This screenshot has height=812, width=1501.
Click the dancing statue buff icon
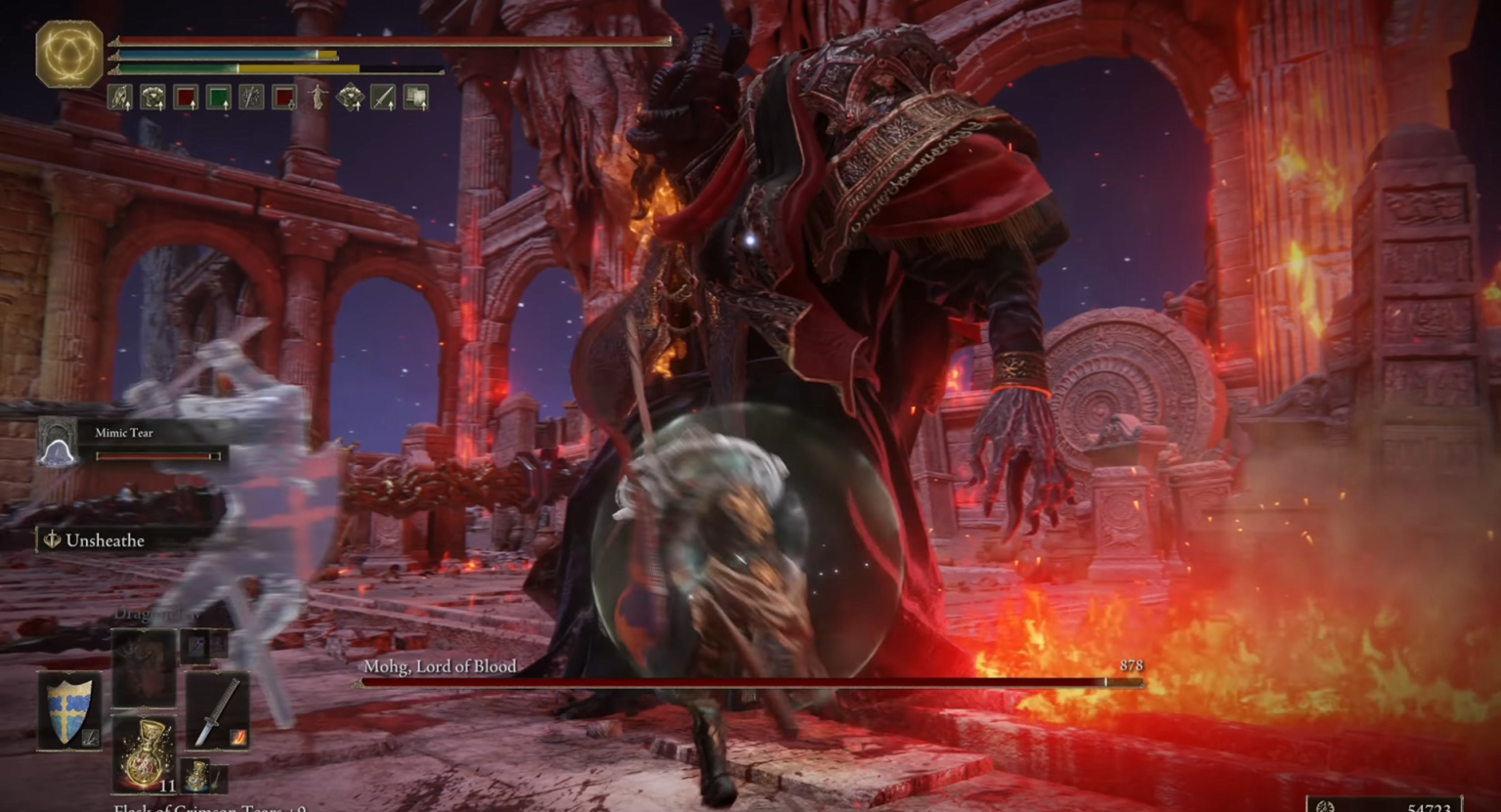(318, 98)
